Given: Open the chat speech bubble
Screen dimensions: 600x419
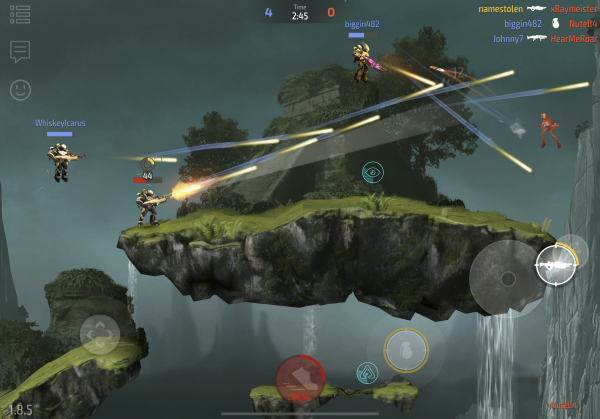Looking at the screenshot, I should tap(20, 50).
